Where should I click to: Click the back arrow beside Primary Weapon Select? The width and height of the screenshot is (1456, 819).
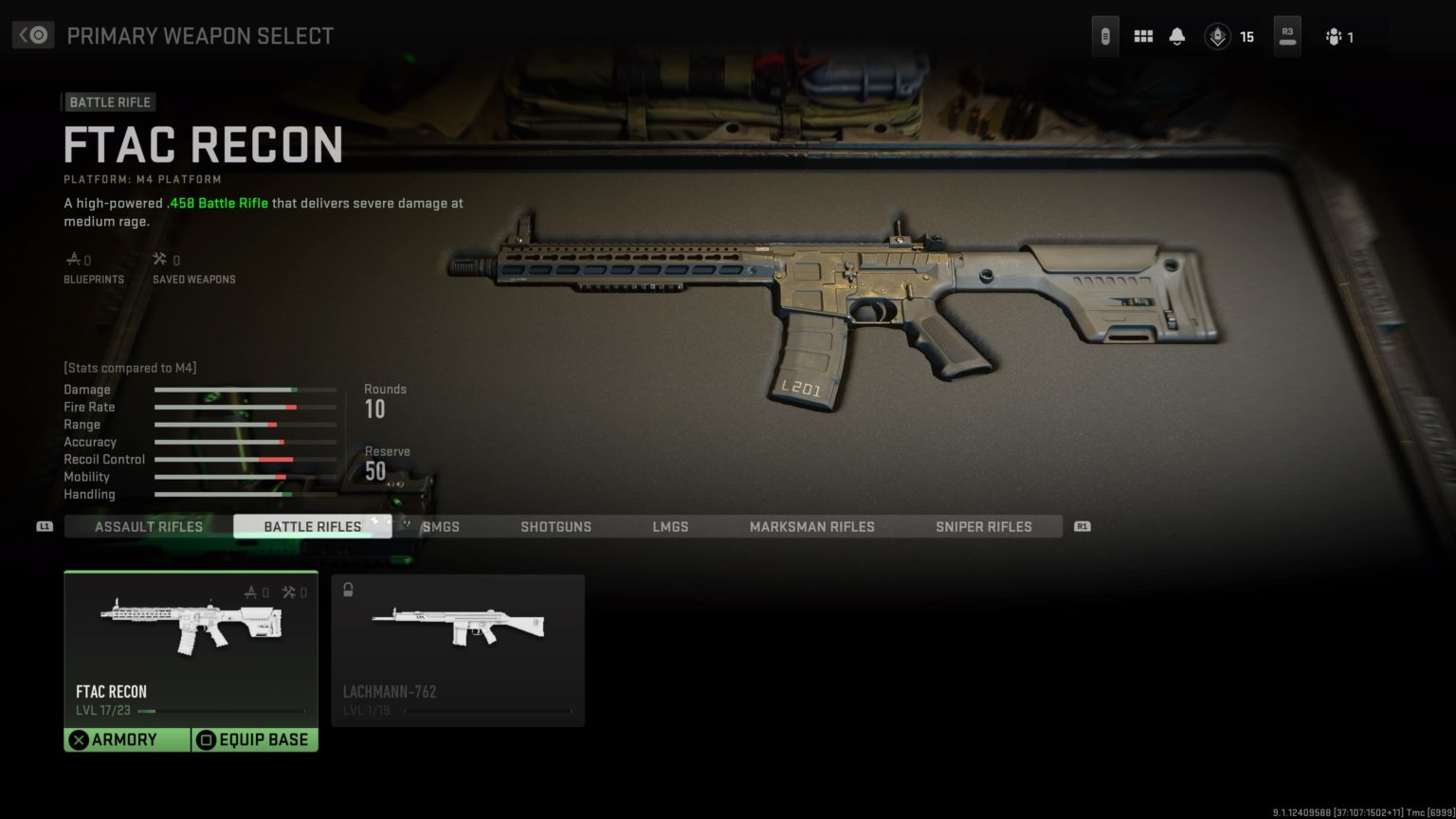pyautogui.click(x=31, y=34)
